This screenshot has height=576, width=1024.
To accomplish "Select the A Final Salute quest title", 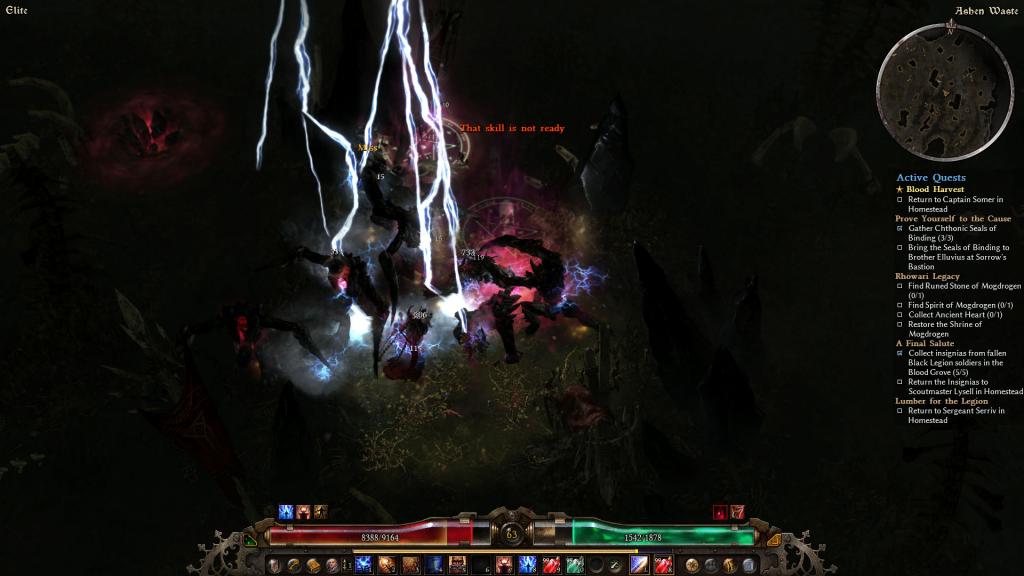I will (x=925, y=344).
